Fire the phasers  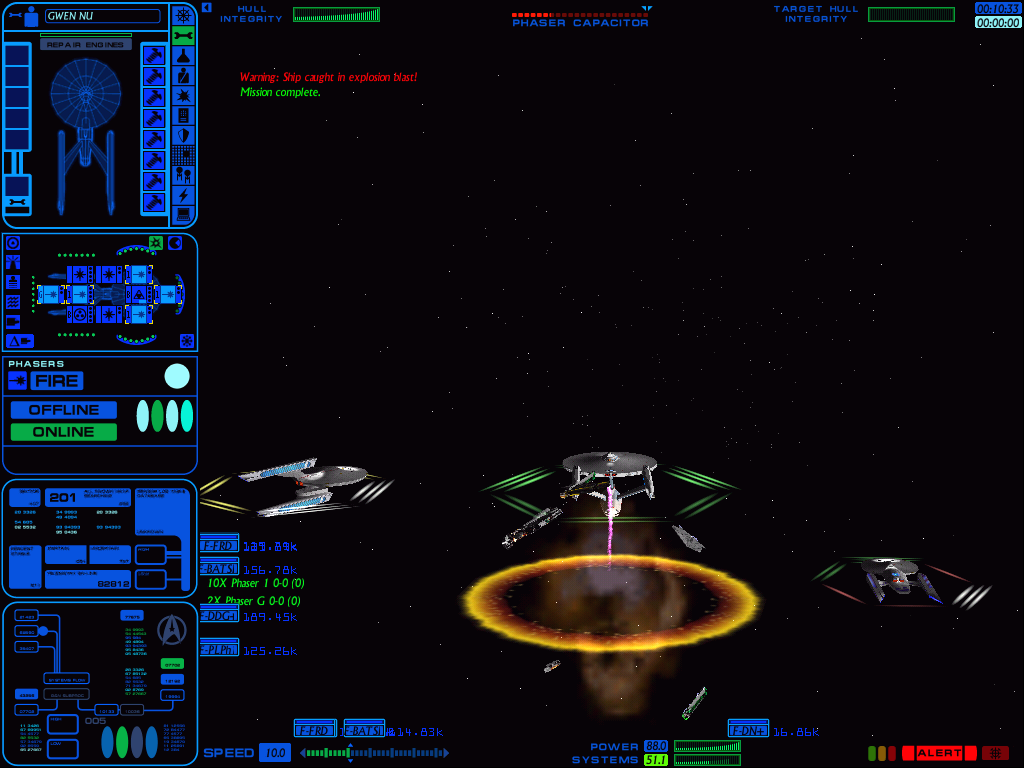[57, 381]
